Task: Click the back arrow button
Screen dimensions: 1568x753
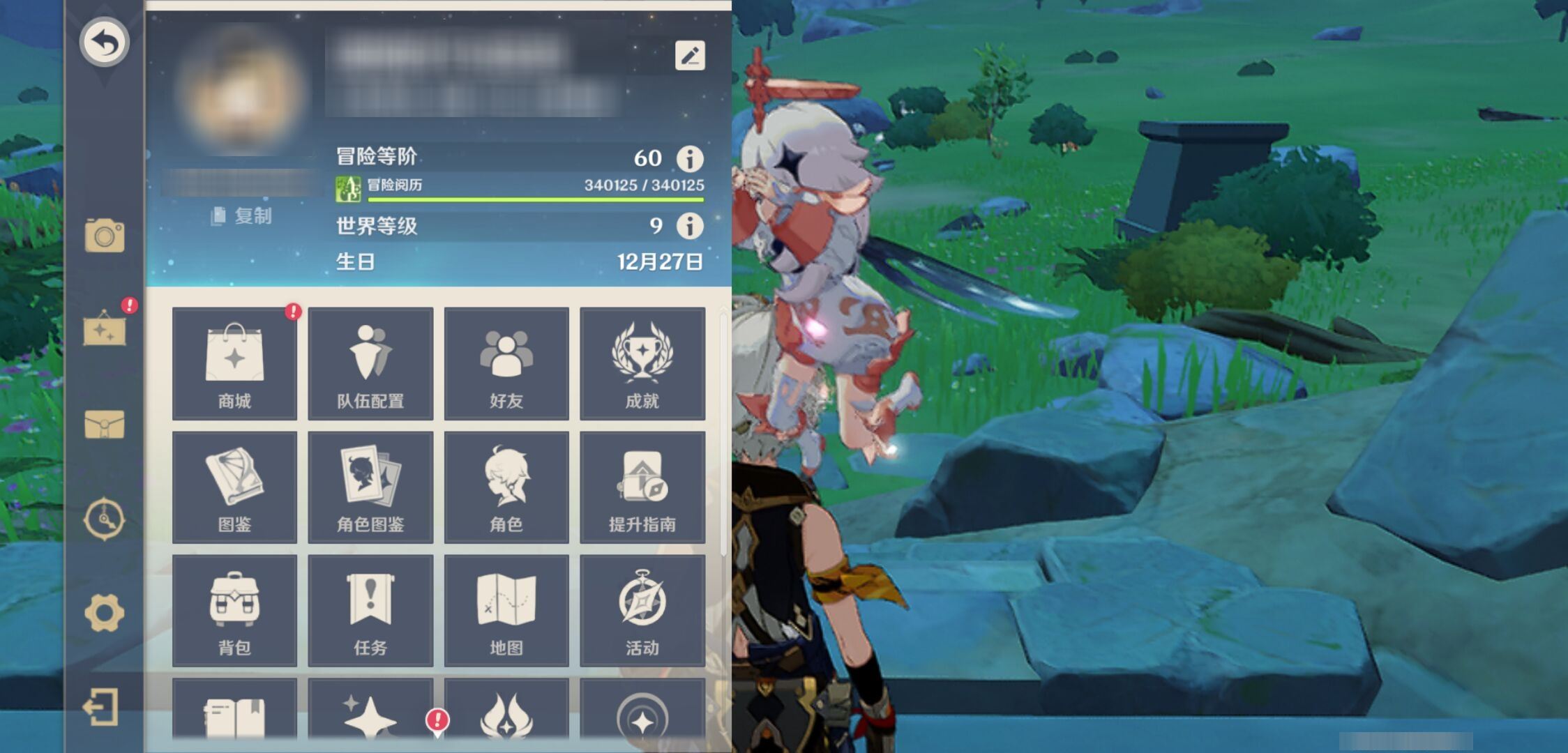Action: click(104, 43)
